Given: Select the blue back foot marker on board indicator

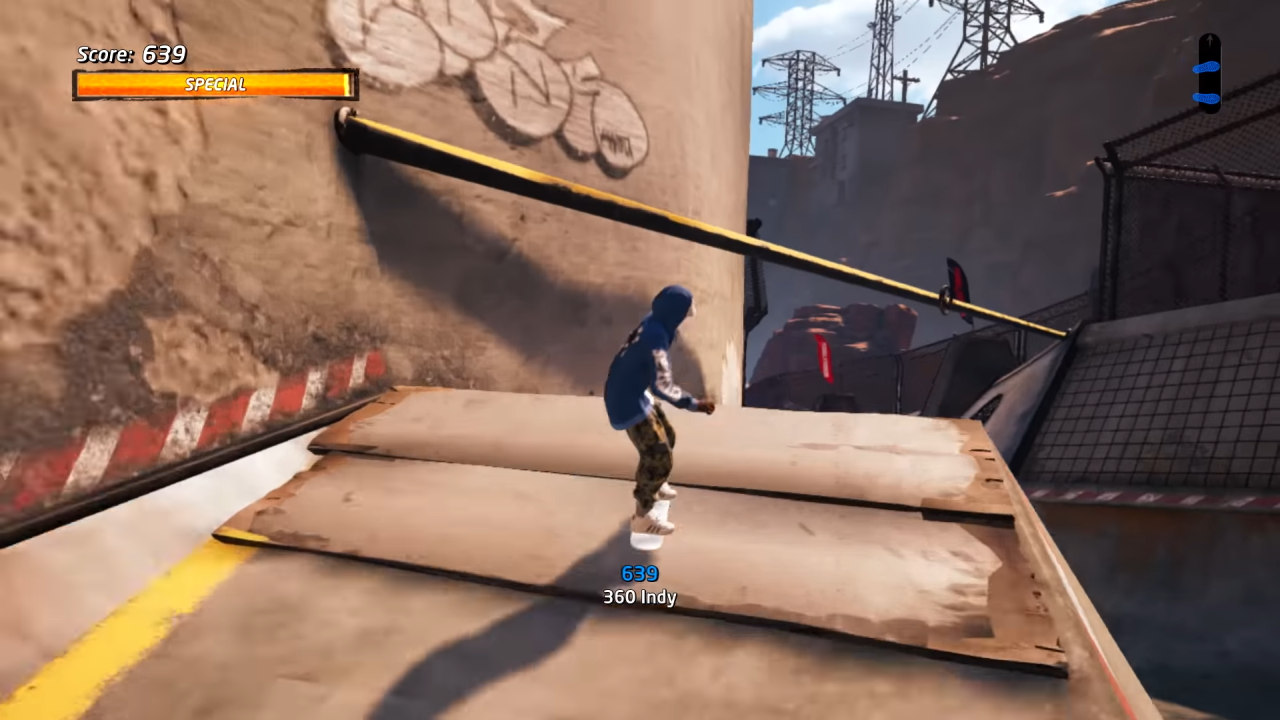Looking at the screenshot, I should click(1206, 97).
